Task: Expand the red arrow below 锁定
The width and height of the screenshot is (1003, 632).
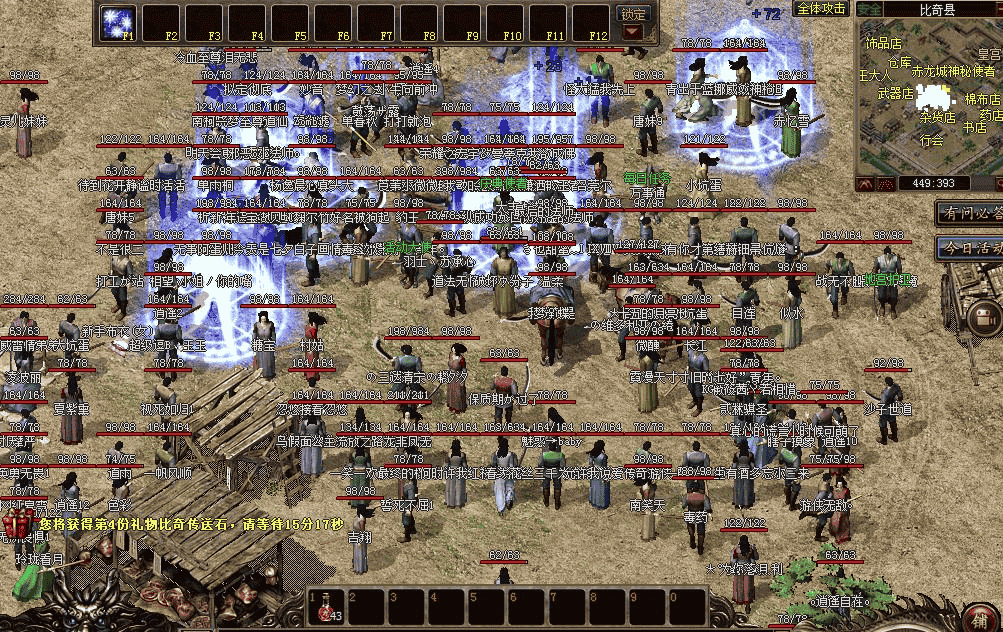Action: [x=633, y=32]
